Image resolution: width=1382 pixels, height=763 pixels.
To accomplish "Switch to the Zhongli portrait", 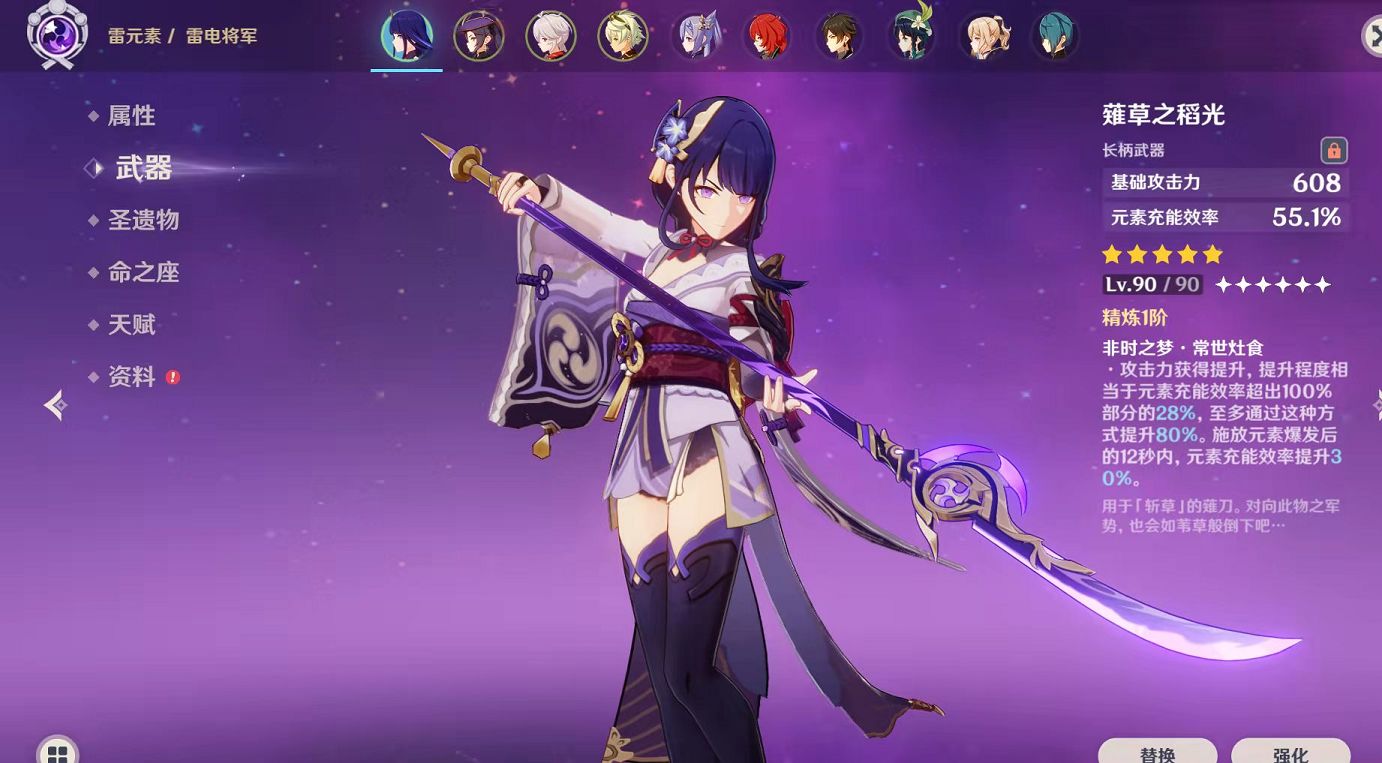I will click(x=839, y=36).
